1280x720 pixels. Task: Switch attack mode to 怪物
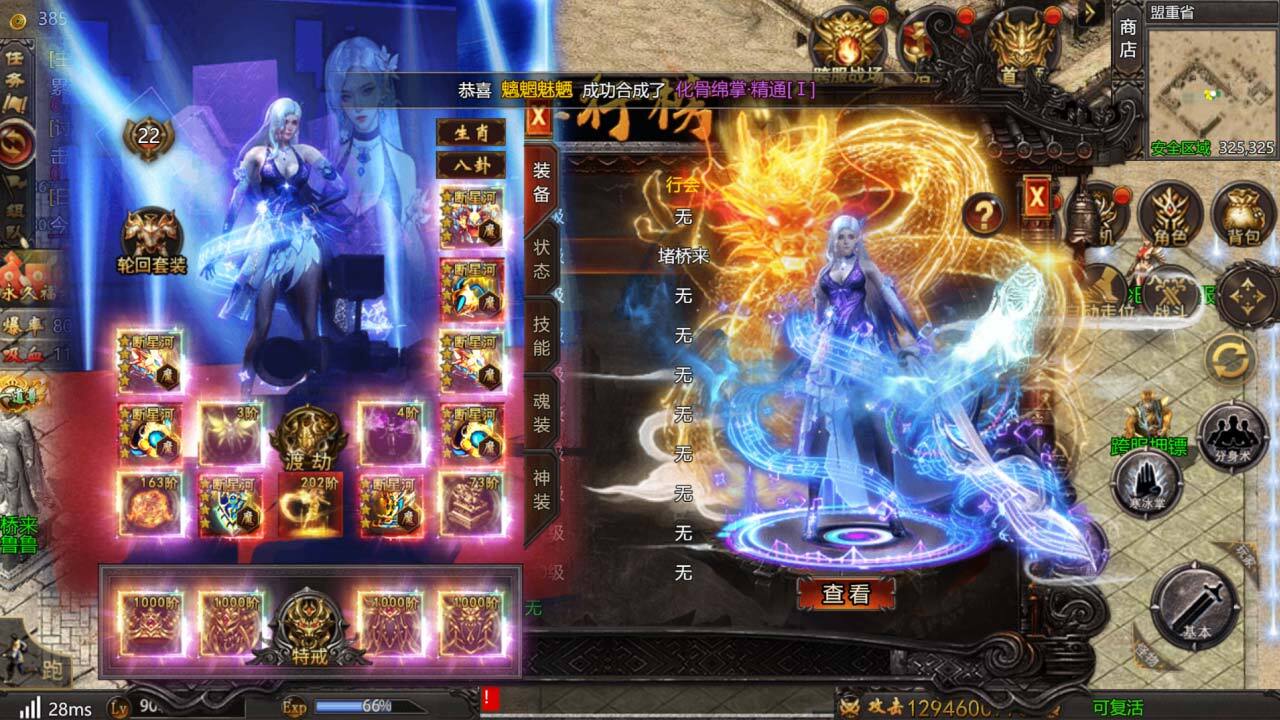pyautogui.click(x=1147, y=658)
